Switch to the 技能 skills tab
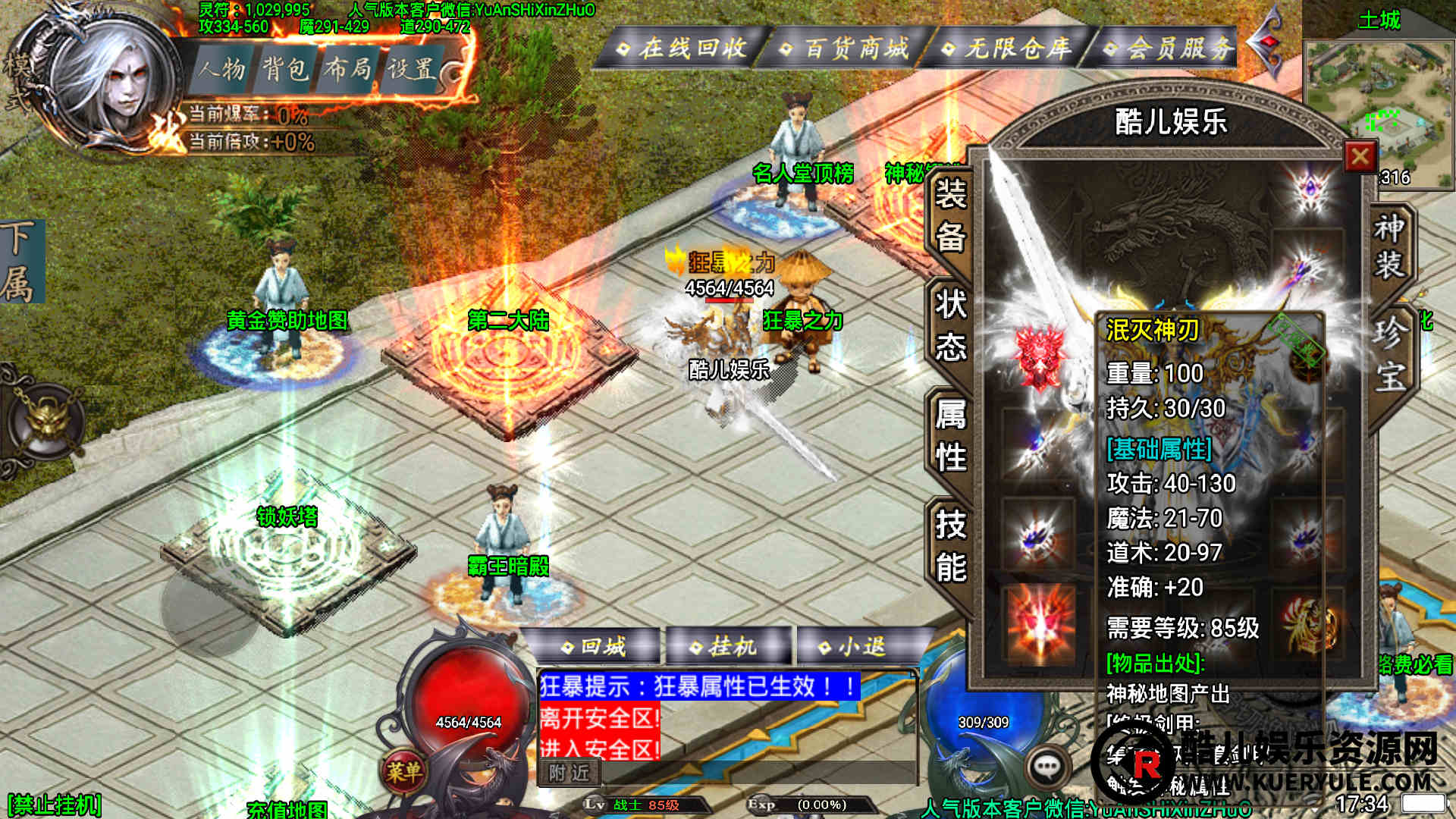Viewport: 1456px width, 819px height. point(950,546)
